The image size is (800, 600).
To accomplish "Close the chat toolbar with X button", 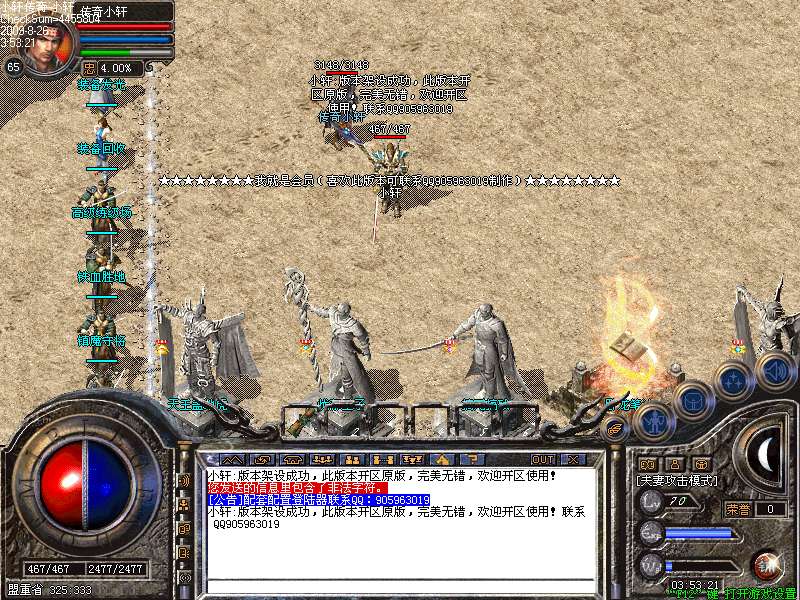I will (x=573, y=459).
